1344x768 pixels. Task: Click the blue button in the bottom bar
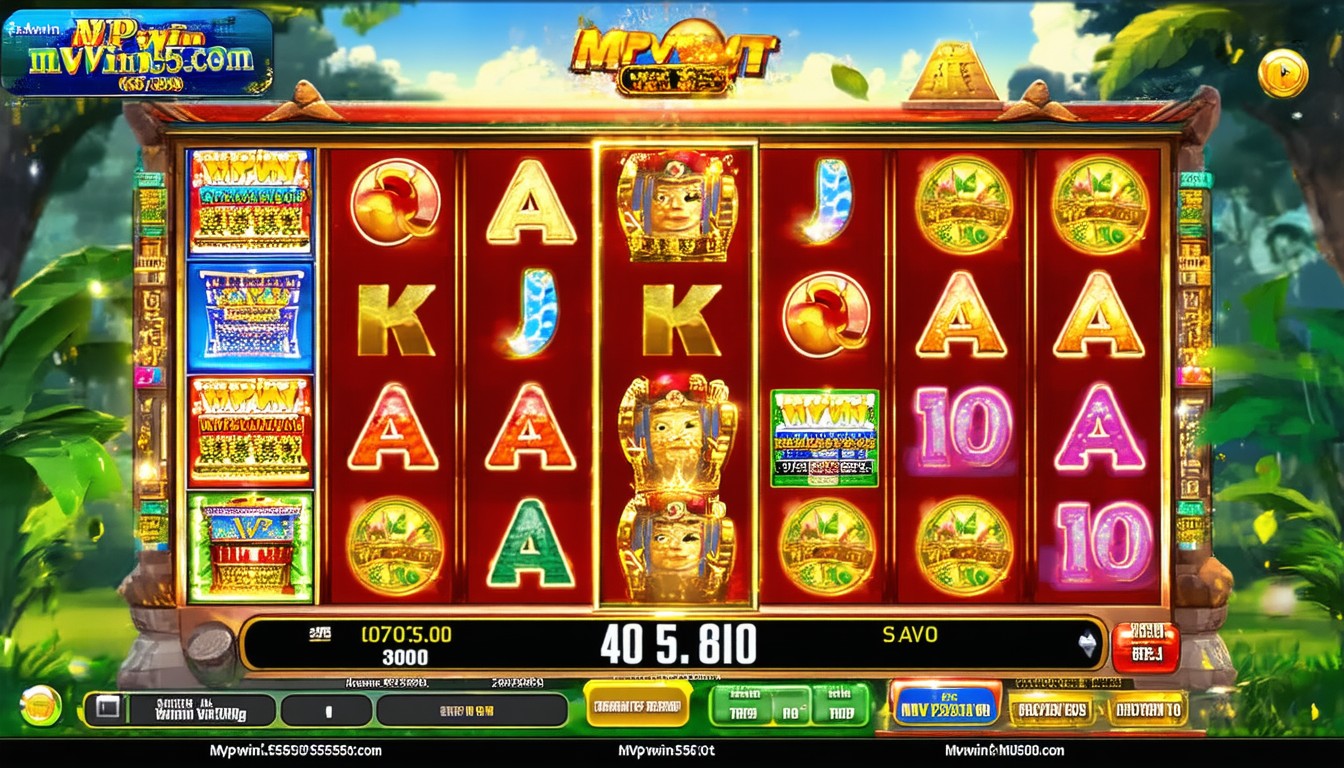point(945,705)
